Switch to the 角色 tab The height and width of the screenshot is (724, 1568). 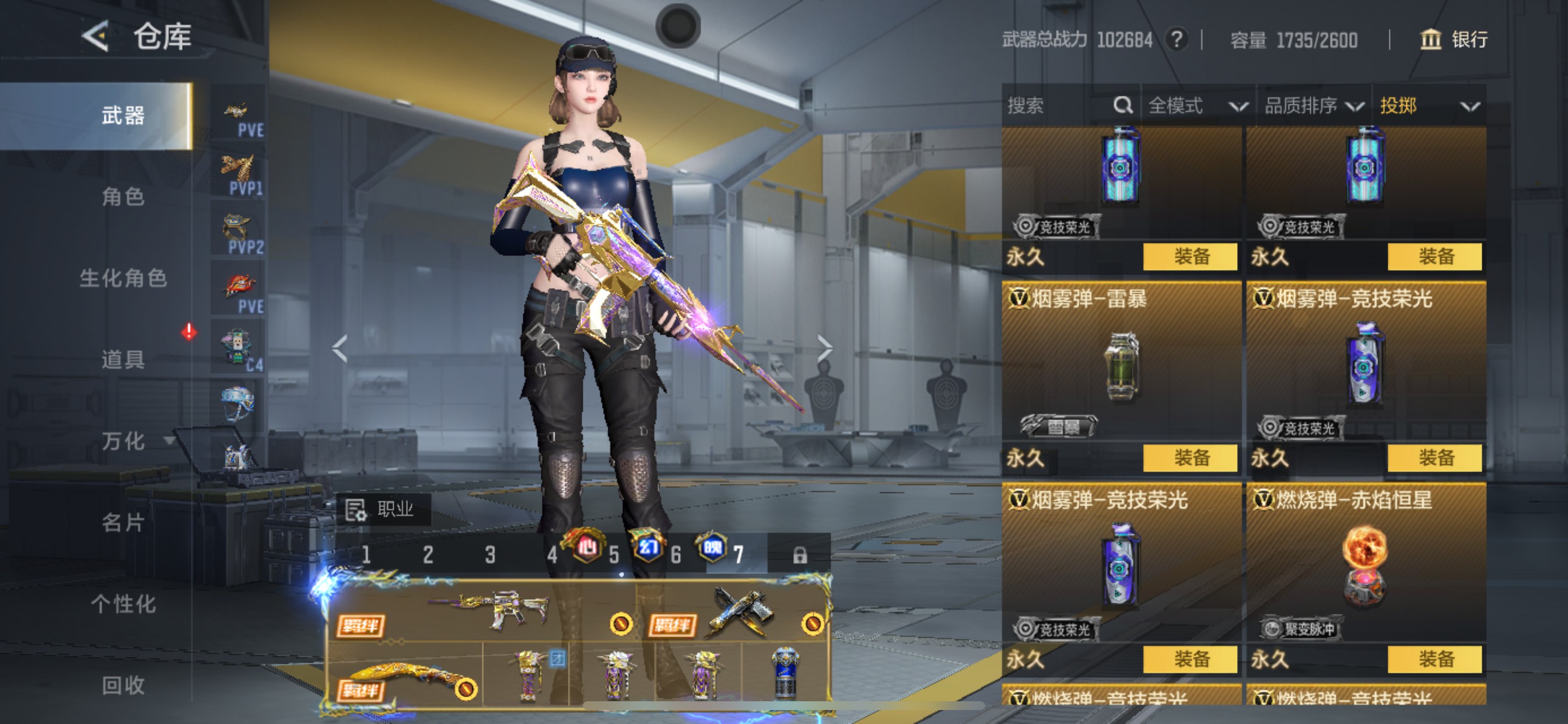click(x=123, y=196)
